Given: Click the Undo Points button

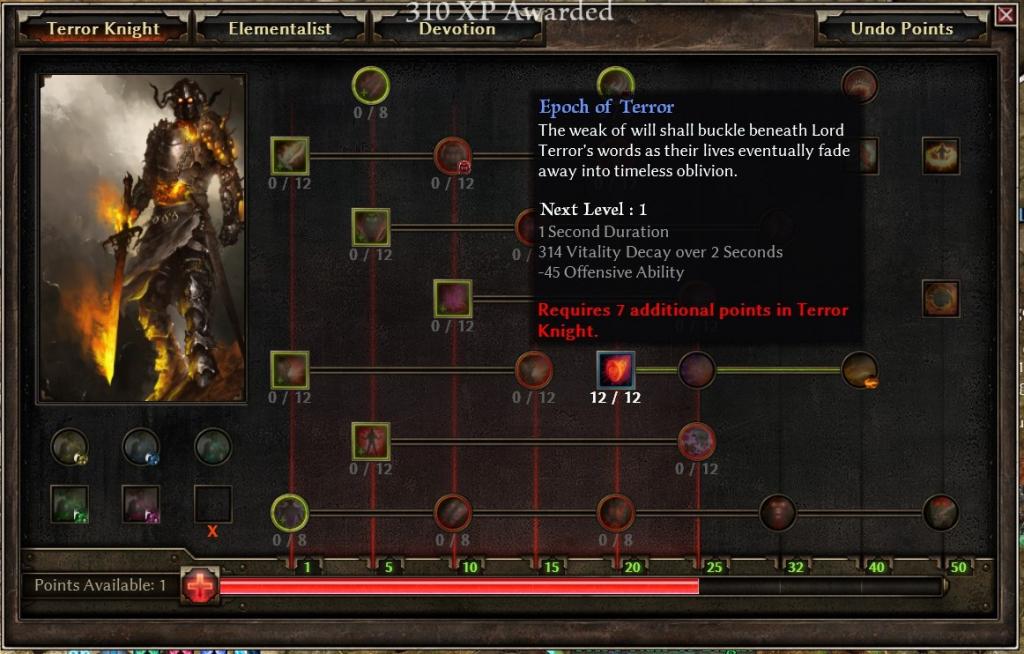Looking at the screenshot, I should click(901, 29).
